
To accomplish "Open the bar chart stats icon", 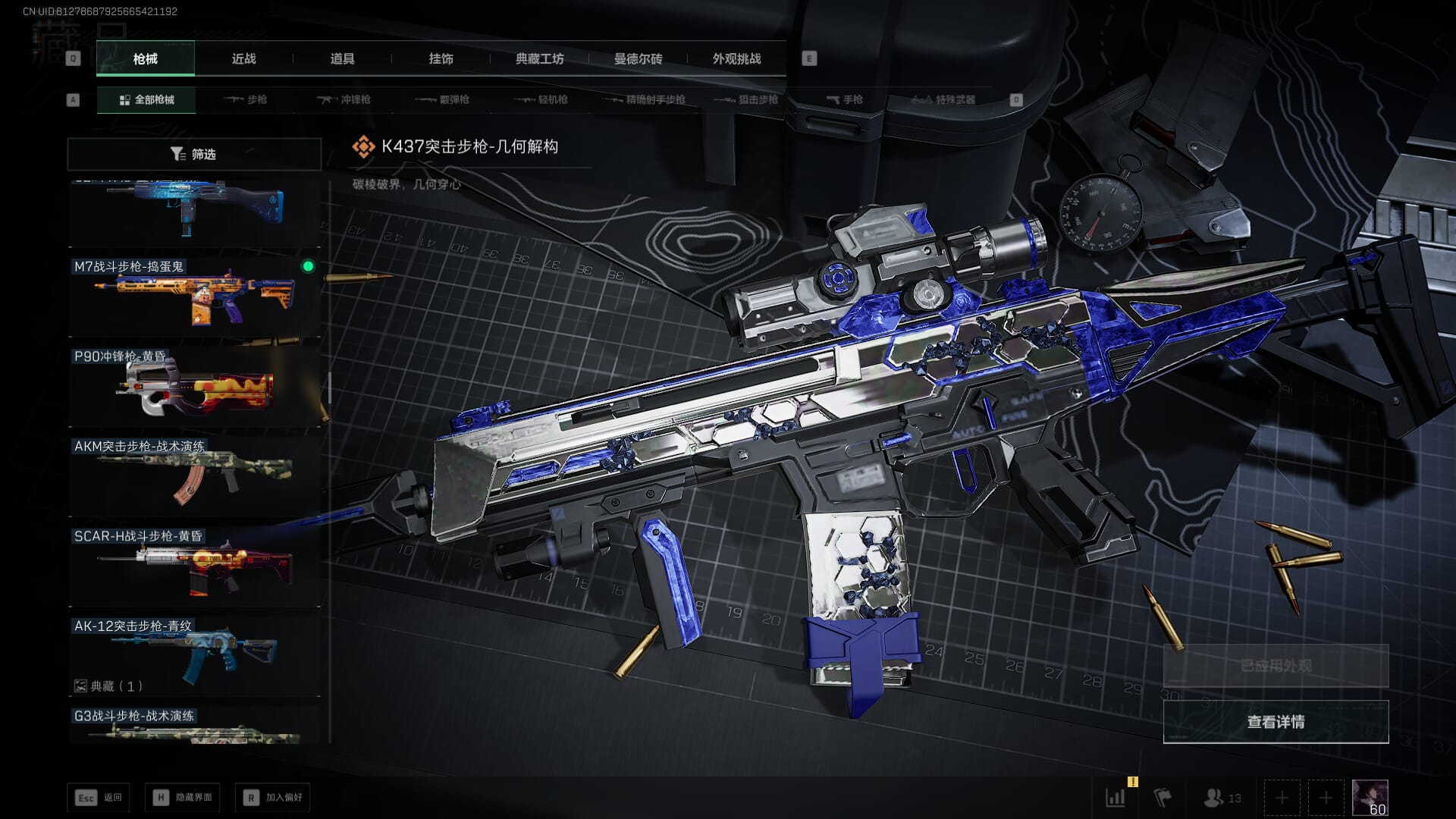I will tap(1116, 798).
